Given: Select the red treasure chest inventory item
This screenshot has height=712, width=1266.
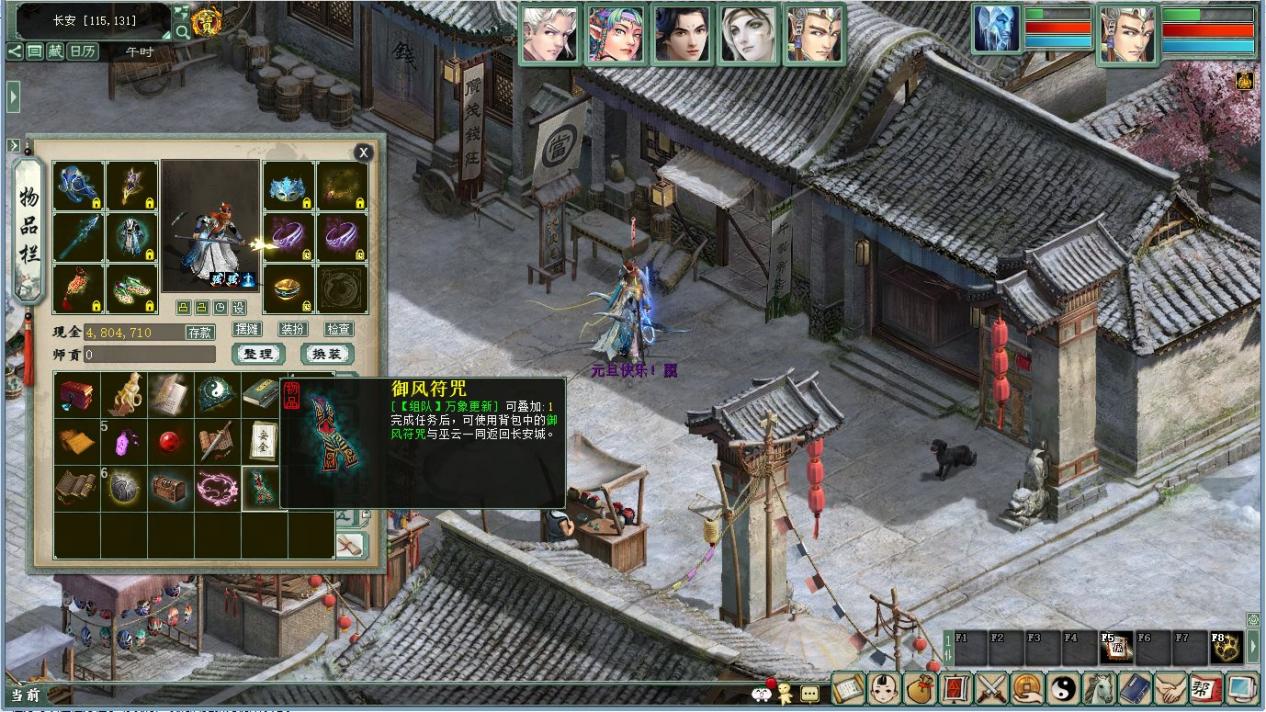Looking at the screenshot, I should (x=76, y=394).
